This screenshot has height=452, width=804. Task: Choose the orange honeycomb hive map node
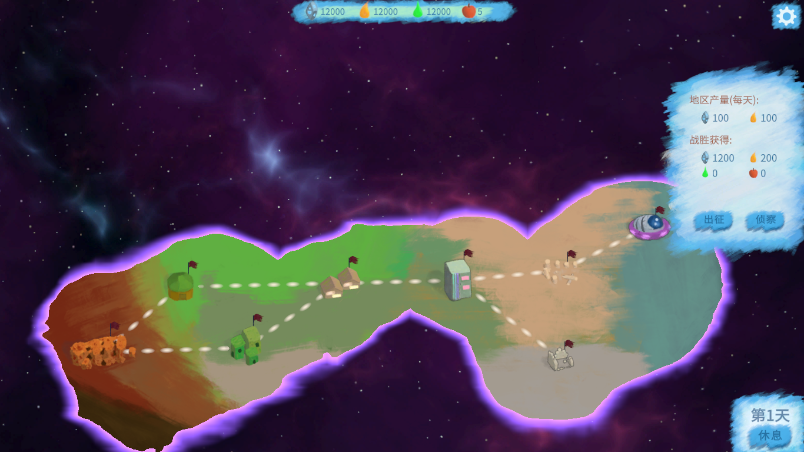[x=98, y=350]
